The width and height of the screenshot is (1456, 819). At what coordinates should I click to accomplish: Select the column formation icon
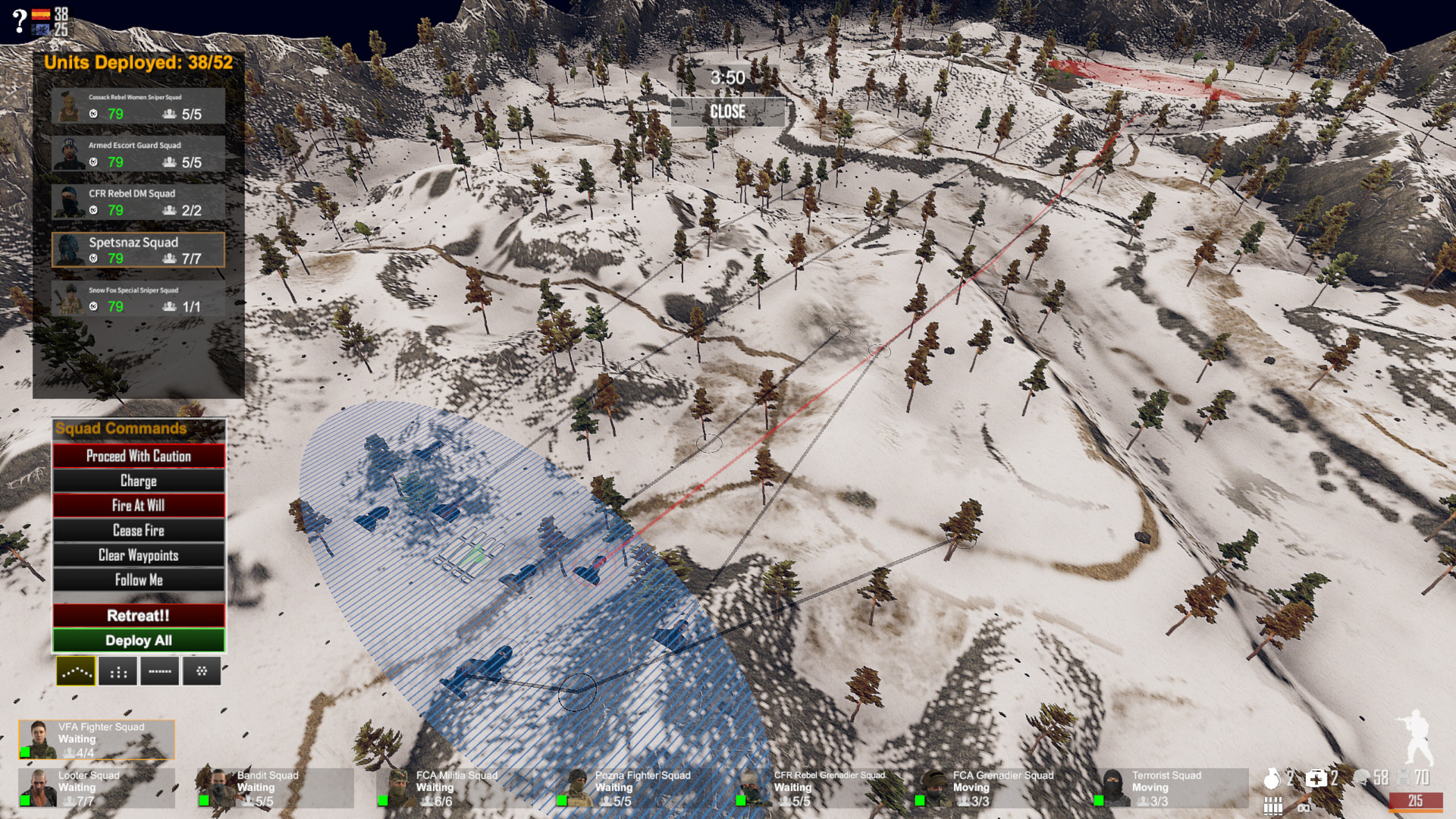(x=118, y=671)
